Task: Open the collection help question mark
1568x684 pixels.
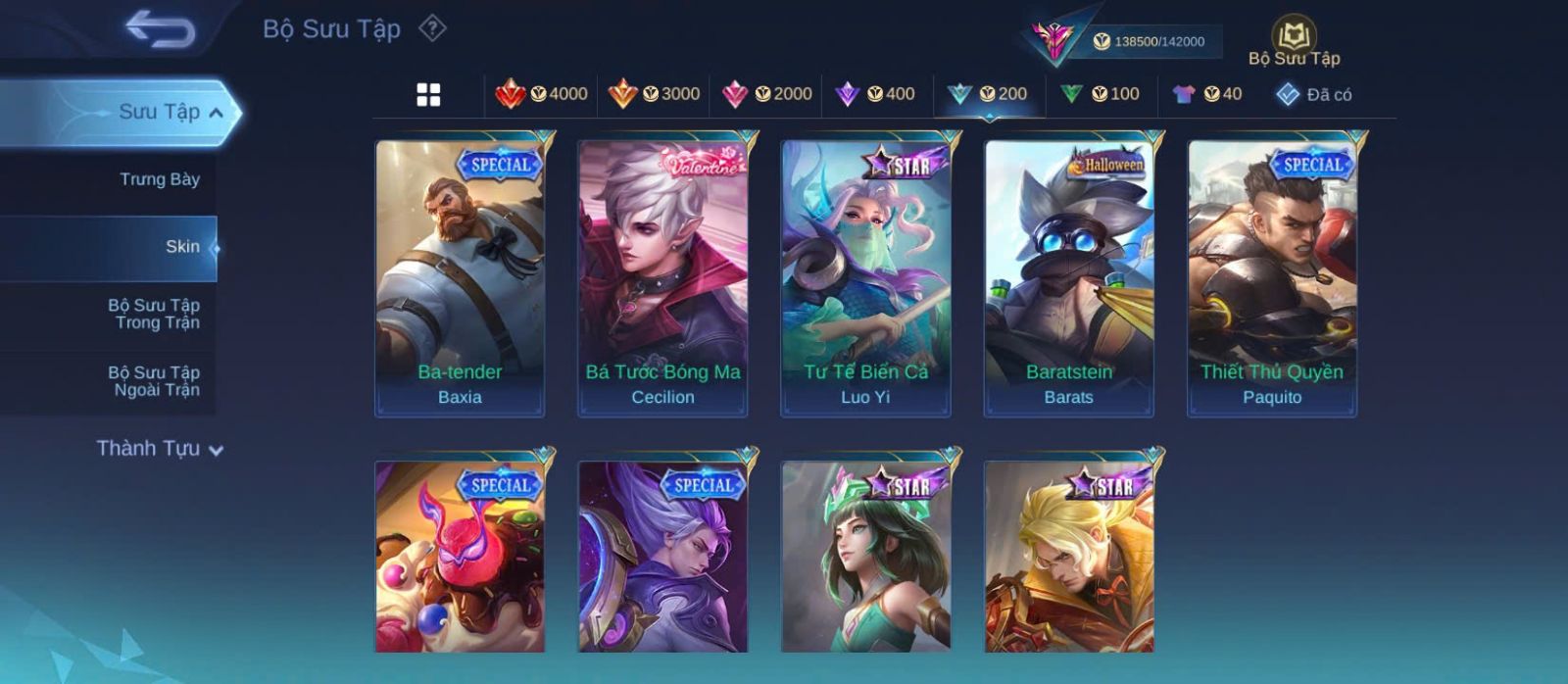Action: pyautogui.click(x=432, y=28)
